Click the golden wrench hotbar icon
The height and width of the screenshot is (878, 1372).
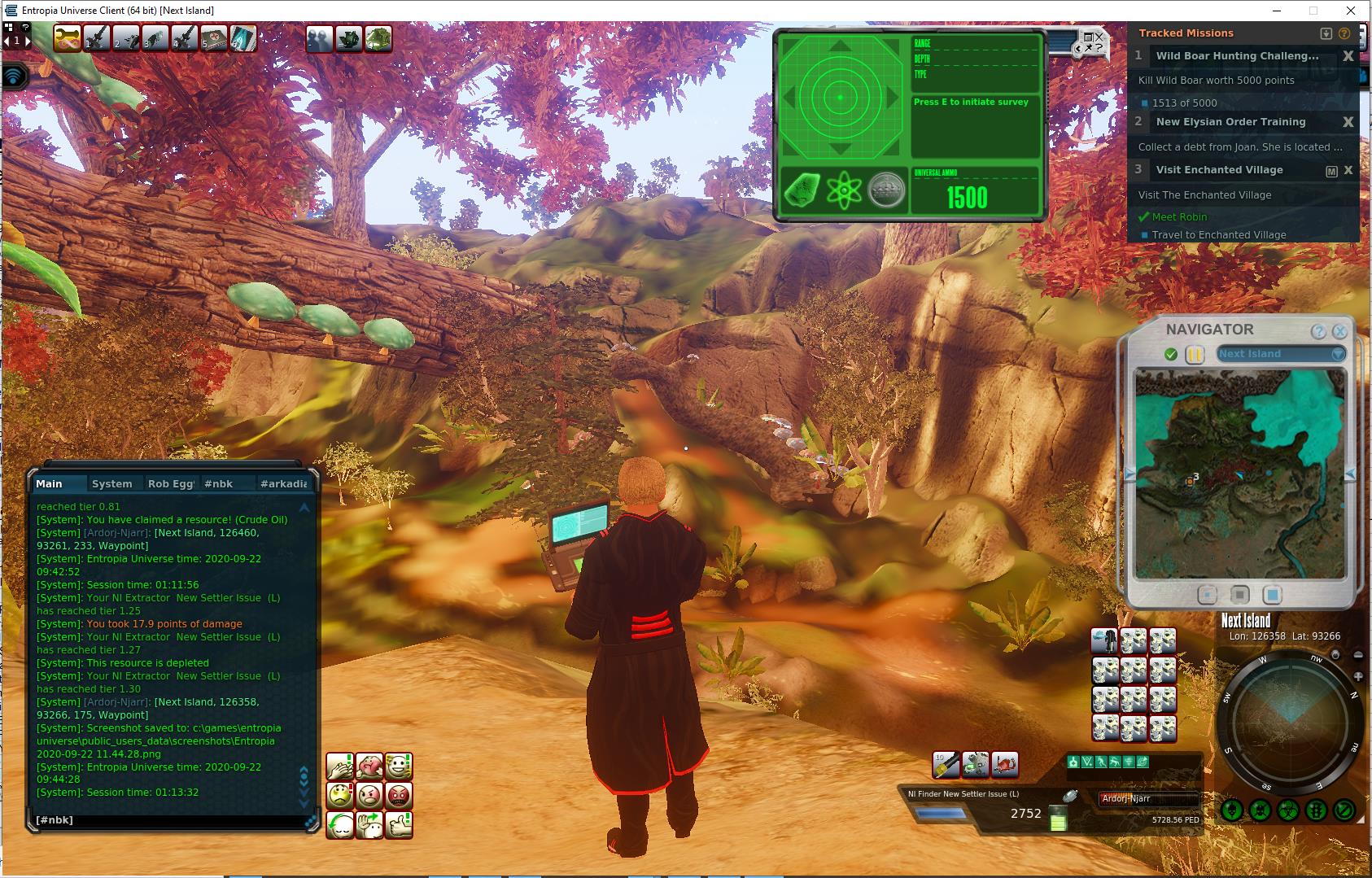(68, 38)
